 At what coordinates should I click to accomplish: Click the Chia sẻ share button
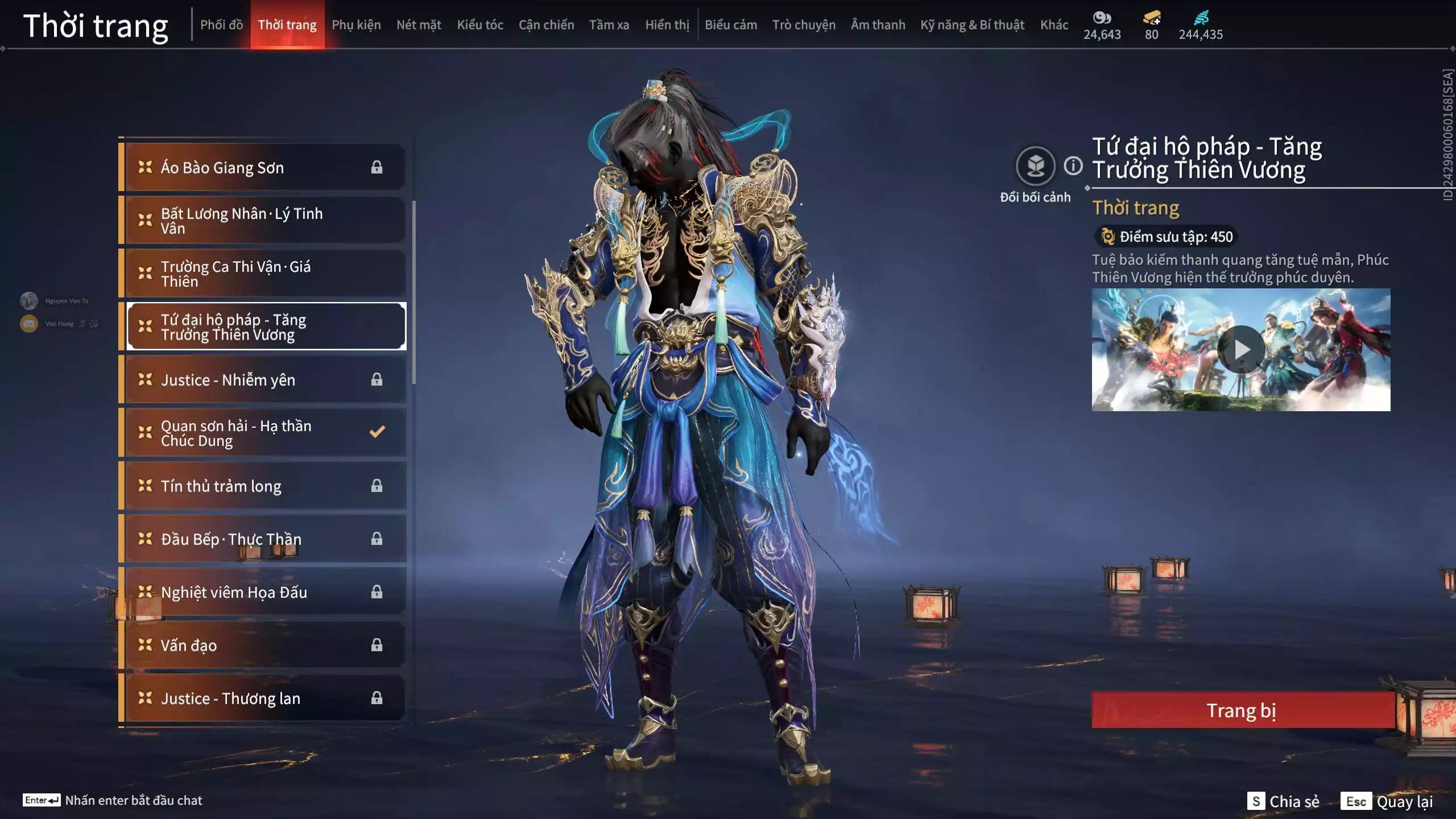1284,801
